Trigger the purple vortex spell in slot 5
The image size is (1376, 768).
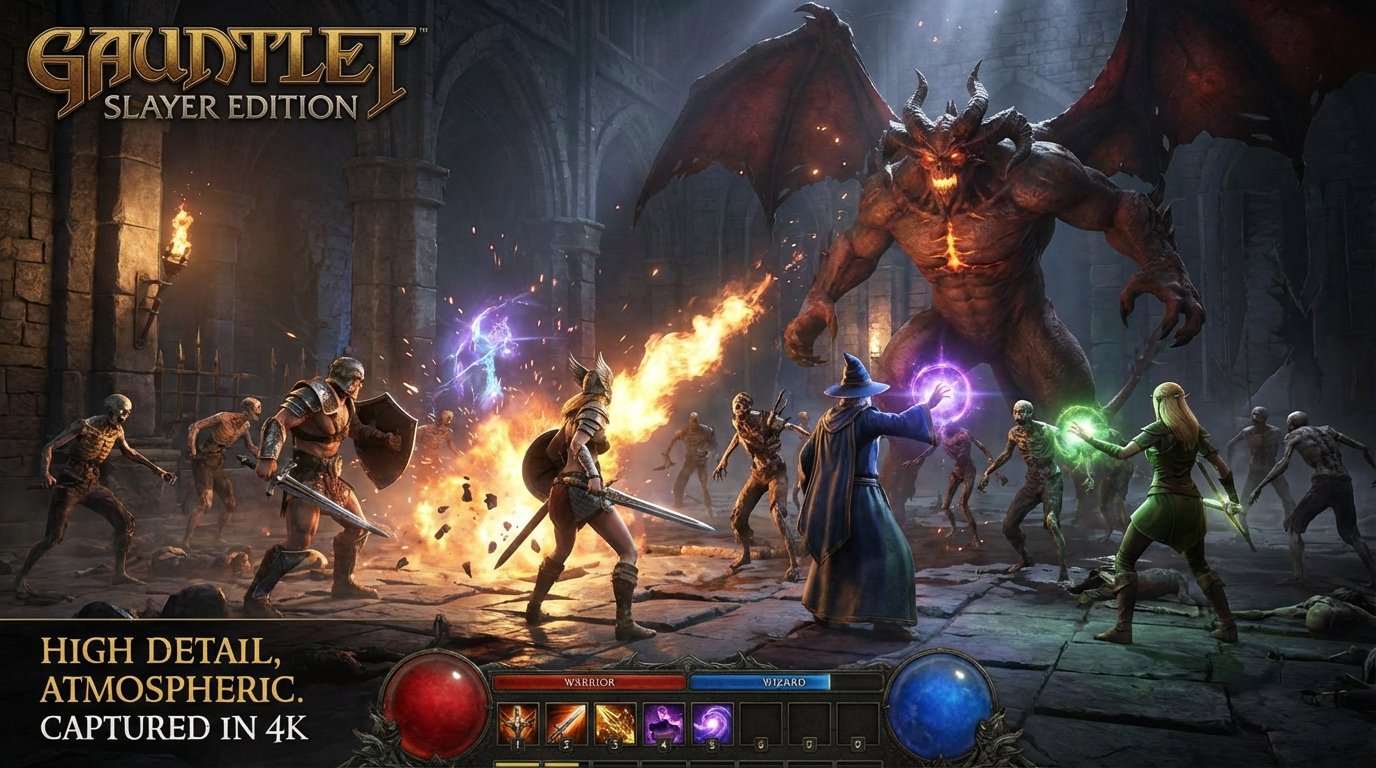tap(711, 722)
